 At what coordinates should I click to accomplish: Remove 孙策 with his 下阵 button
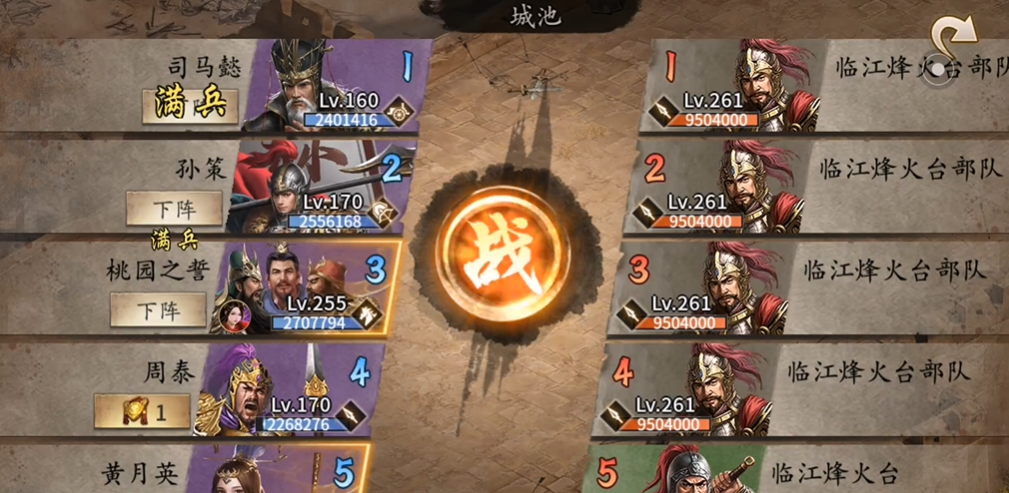tap(174, 209)
